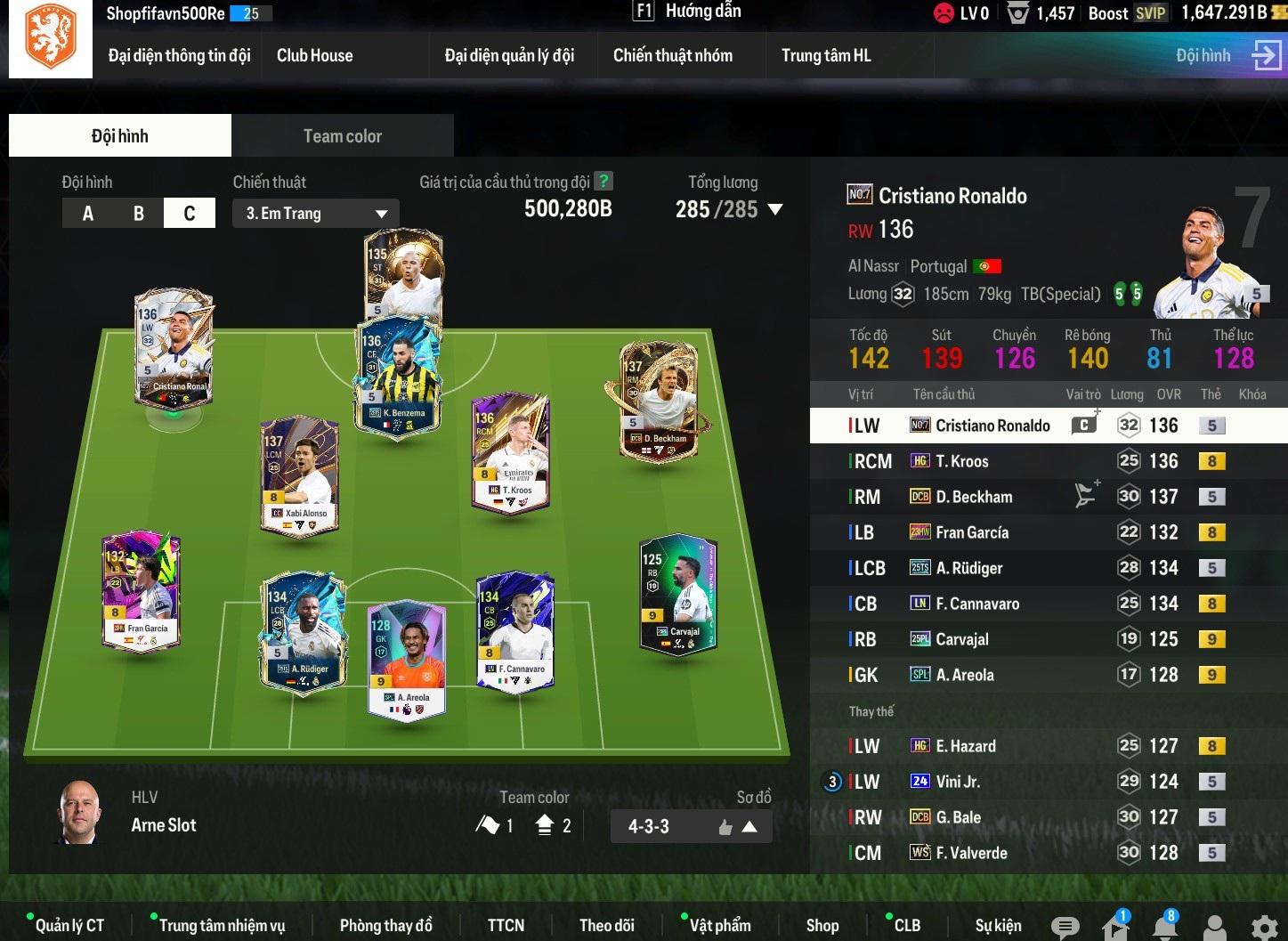Select squad slot A
Image resolution: width=1288 pixels, height=941 pixels.
(87, 214)
